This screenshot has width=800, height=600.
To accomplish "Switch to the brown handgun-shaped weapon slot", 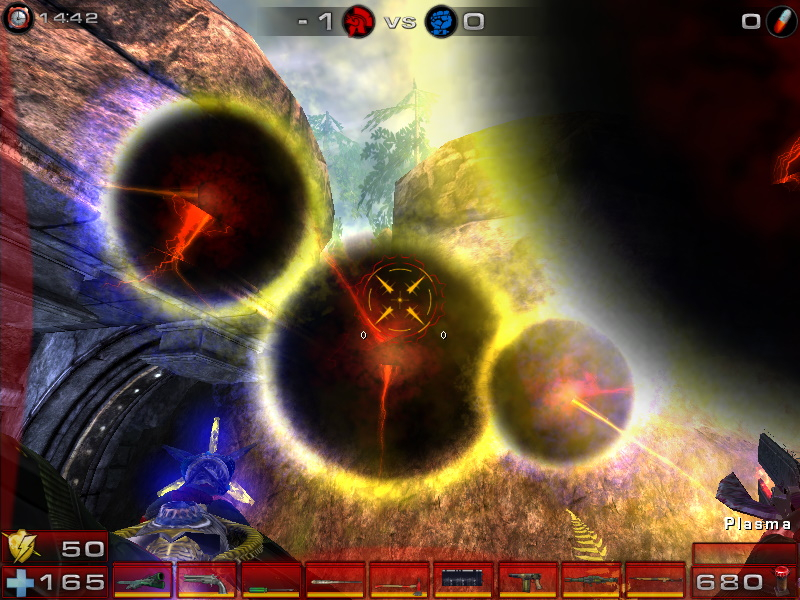I will tap(526, 580).
